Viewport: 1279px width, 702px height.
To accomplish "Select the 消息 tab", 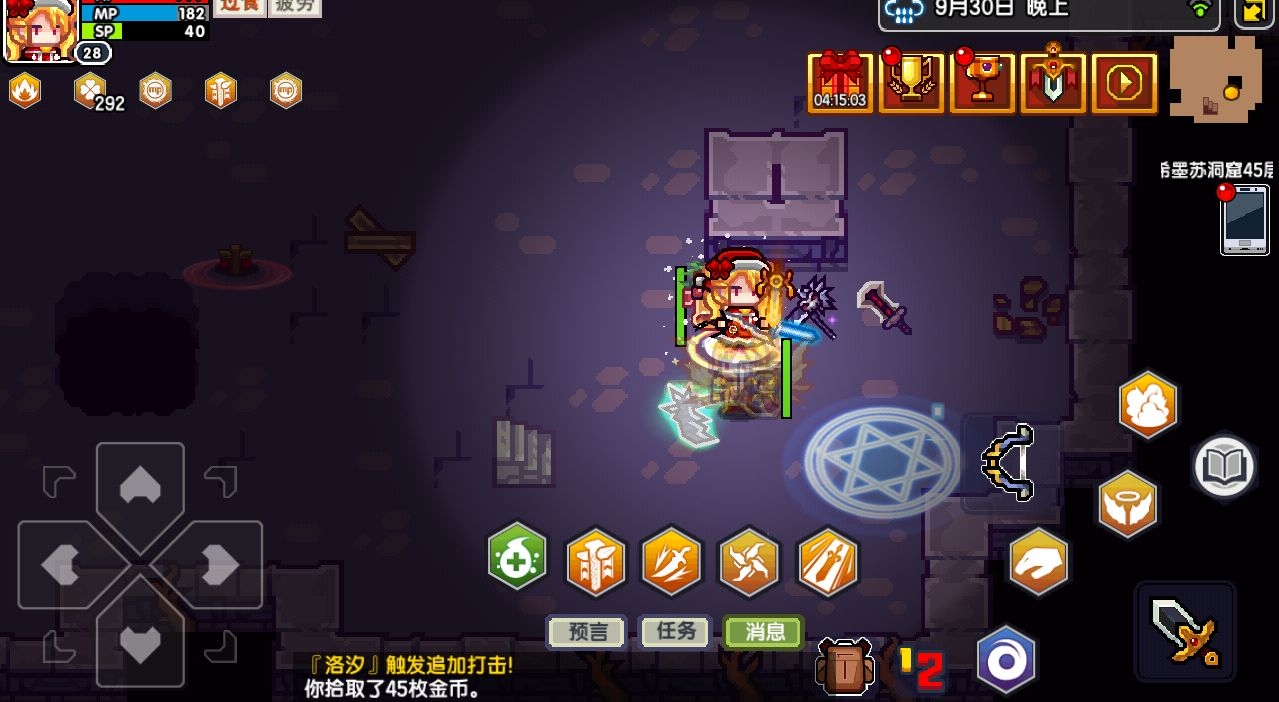I will click(764, 632).
